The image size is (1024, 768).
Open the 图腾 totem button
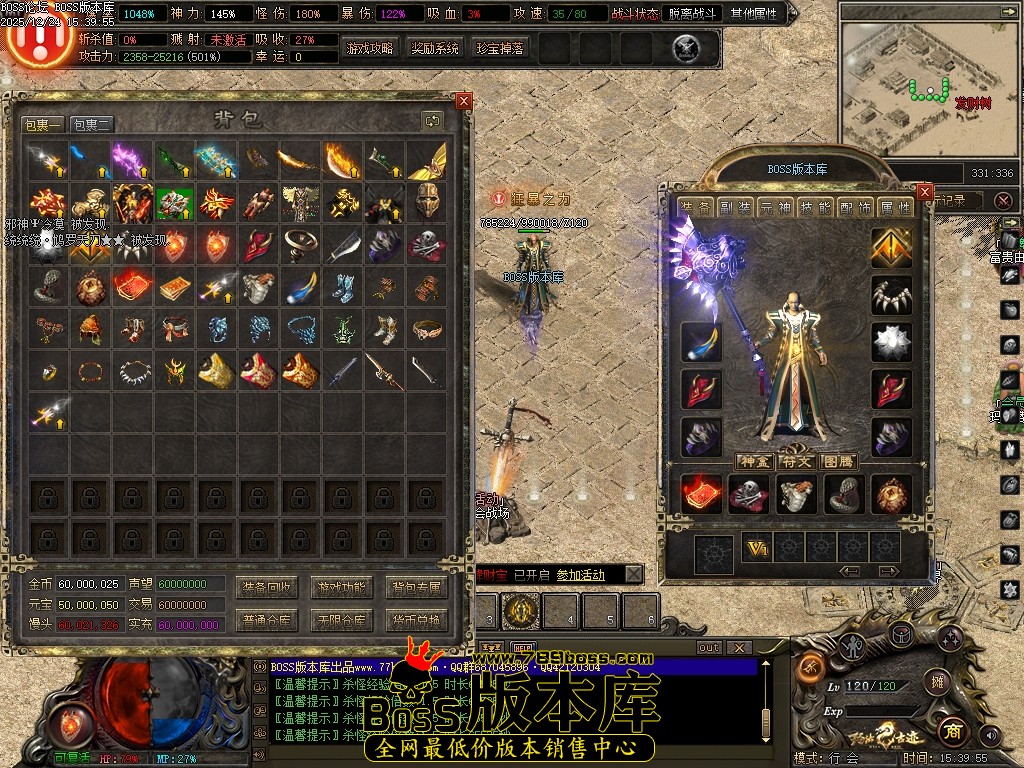[x=837, y=461]
